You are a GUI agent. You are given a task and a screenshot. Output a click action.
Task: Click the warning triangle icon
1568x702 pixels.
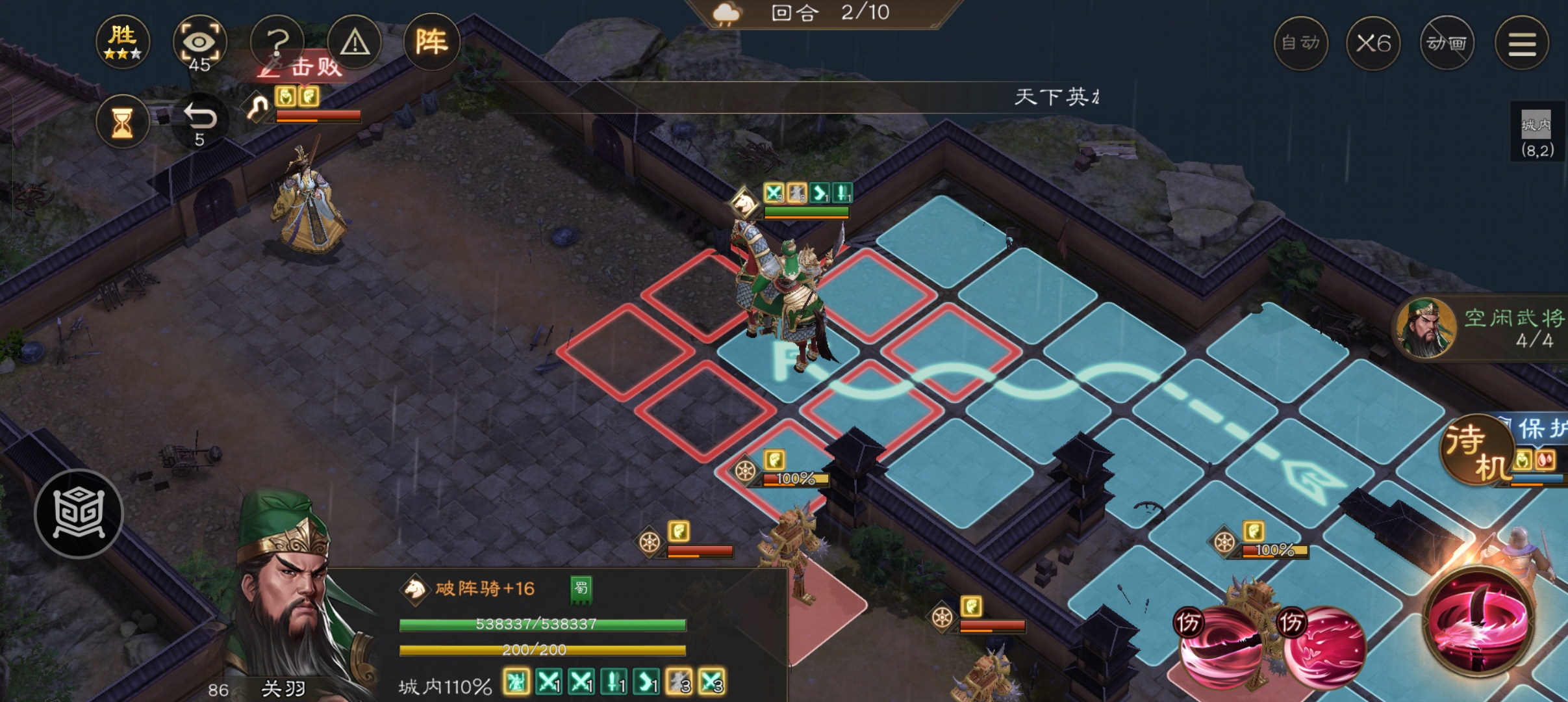(355, 41)
